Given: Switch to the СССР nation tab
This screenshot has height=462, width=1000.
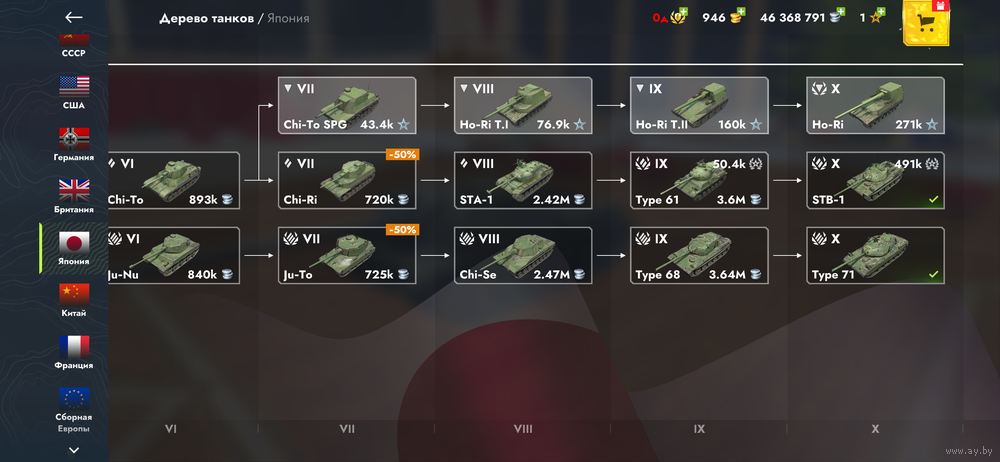Looking at the screenshot, I should 74,46.
